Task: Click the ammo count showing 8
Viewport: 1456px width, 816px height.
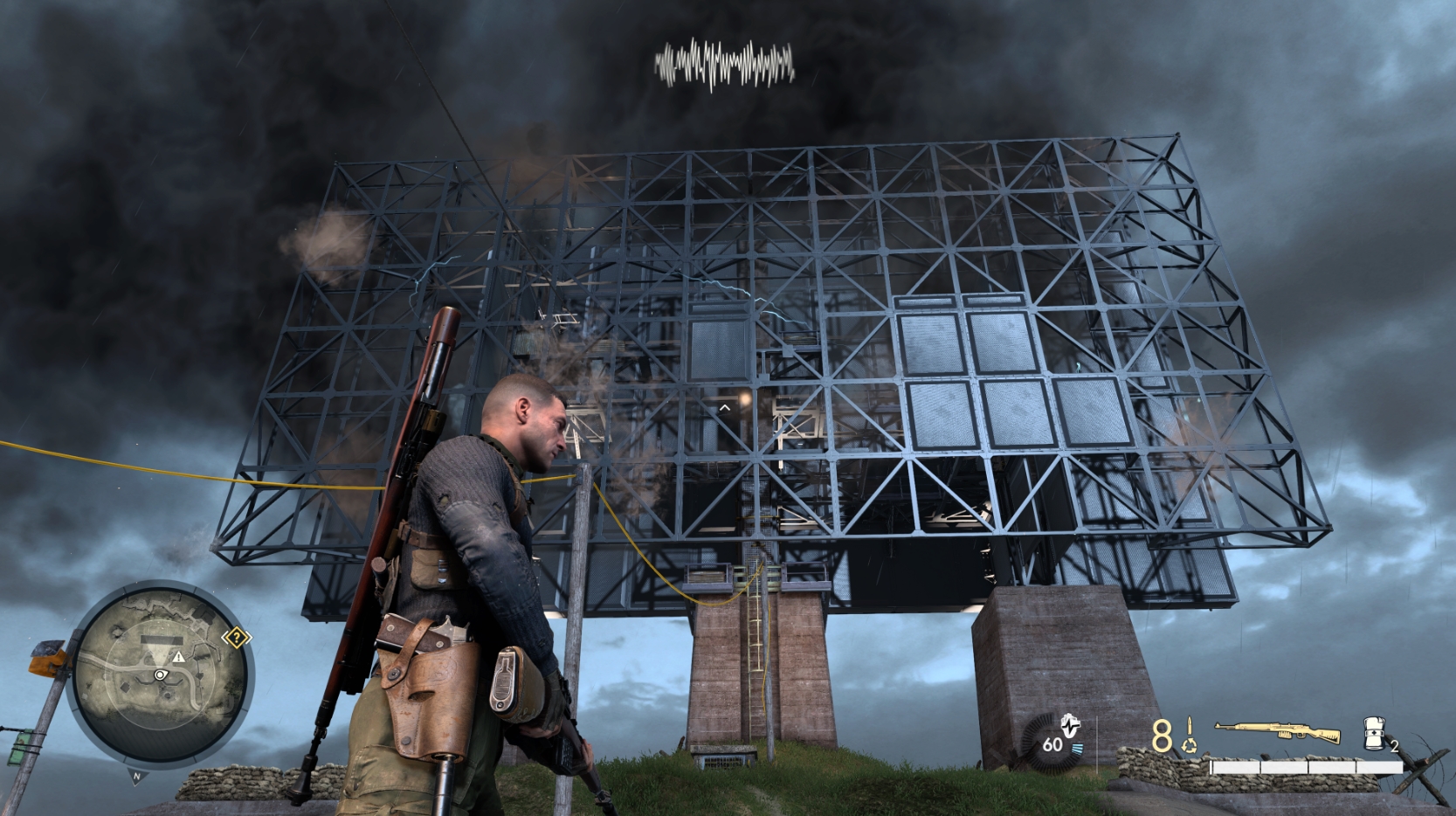Action: [x=1161, y=734]
